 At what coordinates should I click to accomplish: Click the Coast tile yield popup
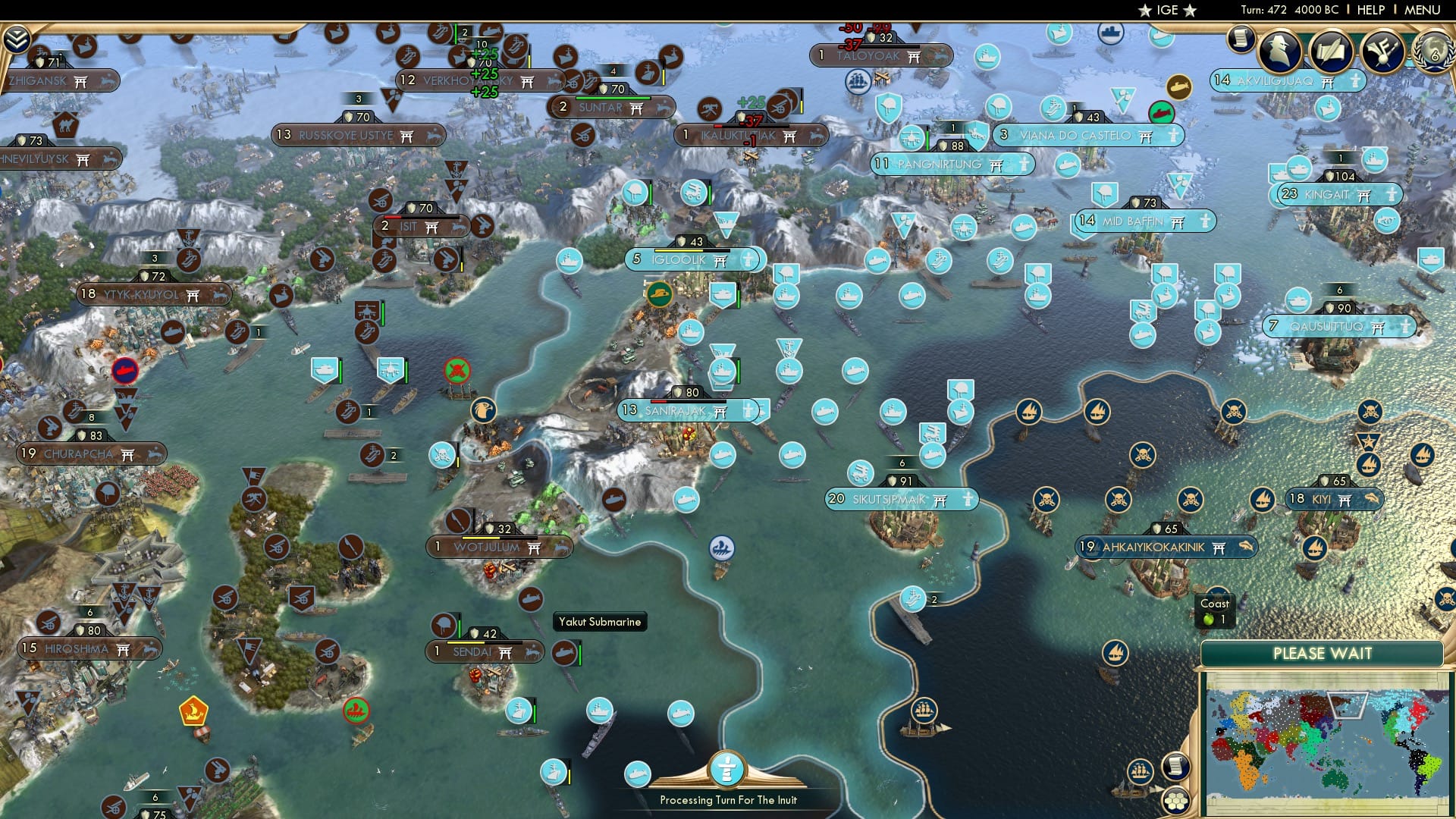click(x=1215, y=610)
